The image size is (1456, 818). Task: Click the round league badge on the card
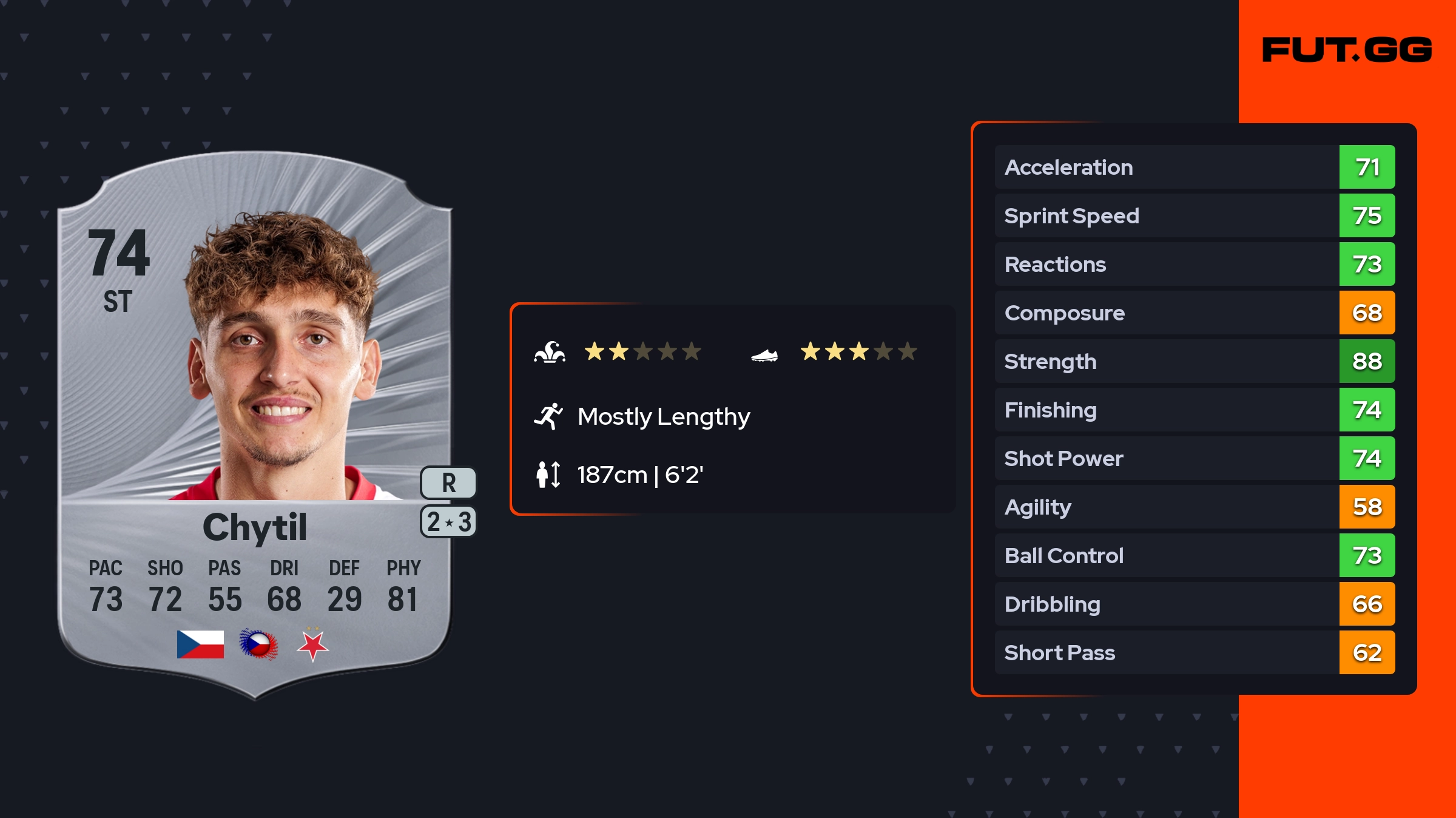[x=258, y=644]
